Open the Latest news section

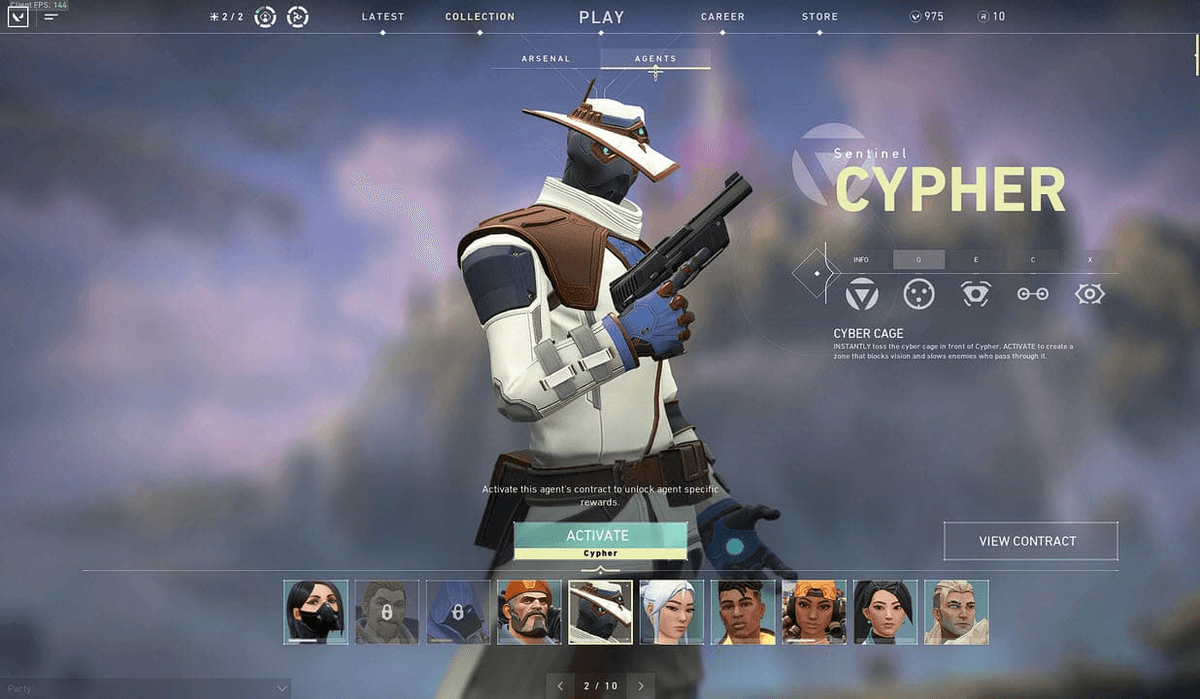tap(383, 17)
